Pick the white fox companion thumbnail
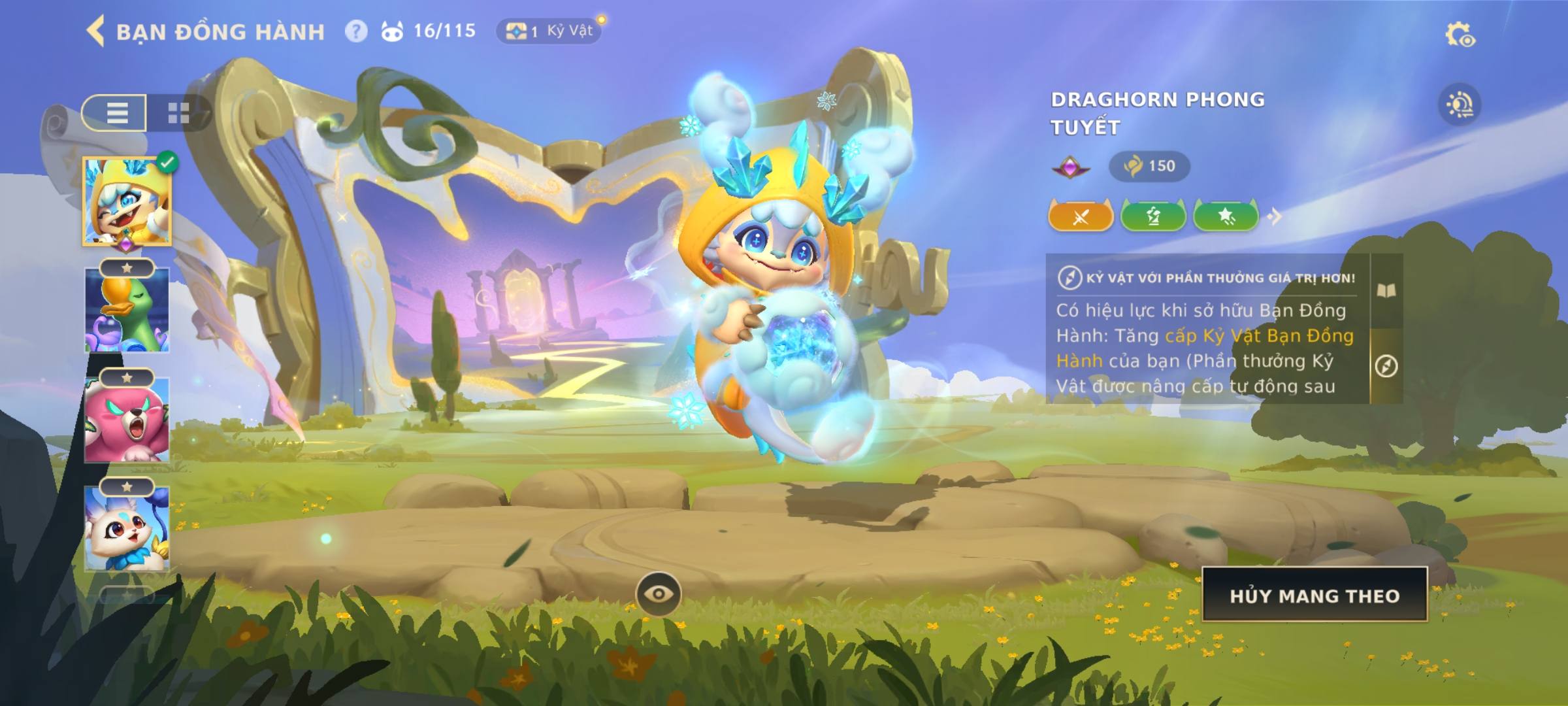The width and height of the screenshot is (1568, 706). tap(127, 529)
